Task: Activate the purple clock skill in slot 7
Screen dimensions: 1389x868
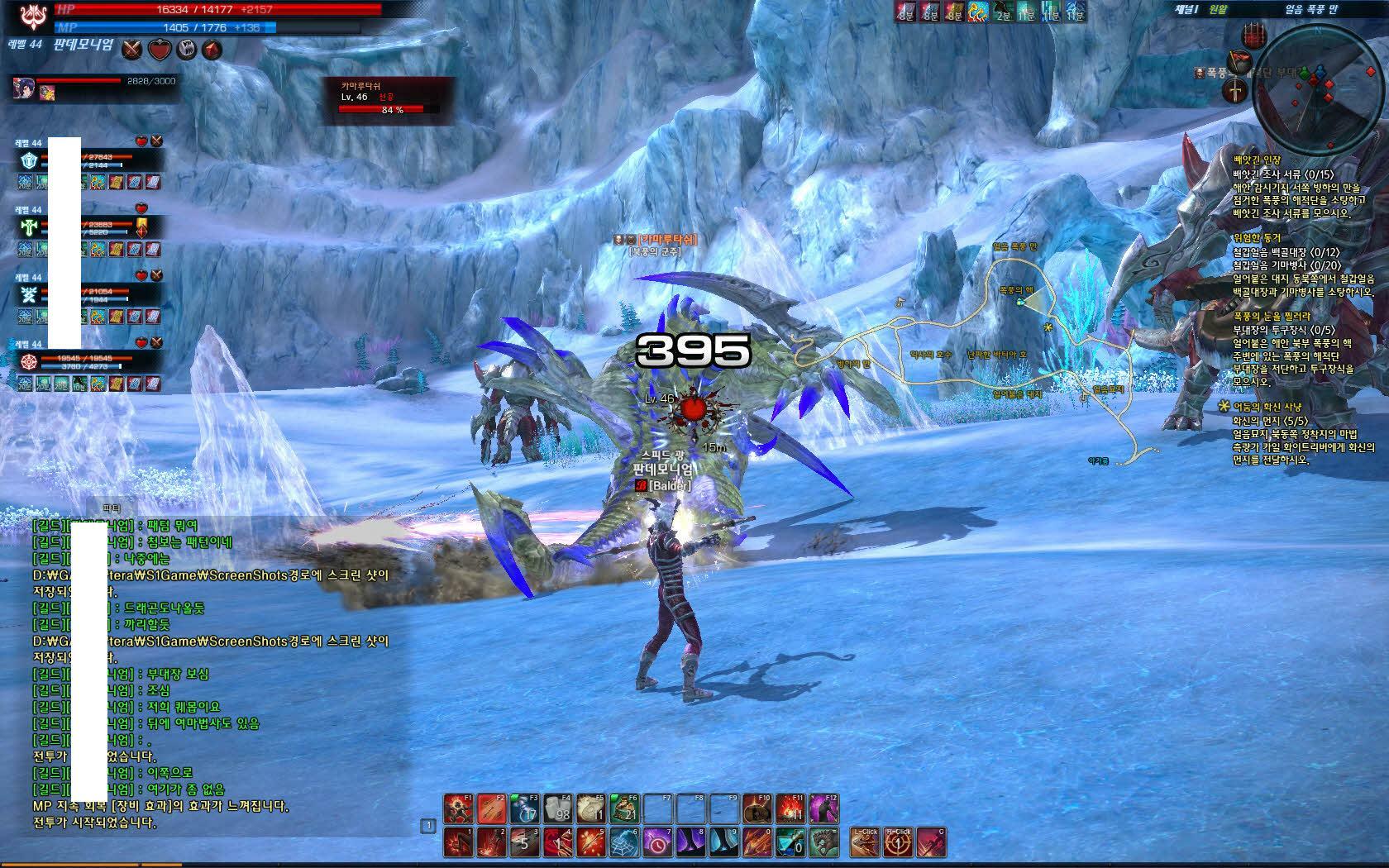Action: (x=657, y=842)
